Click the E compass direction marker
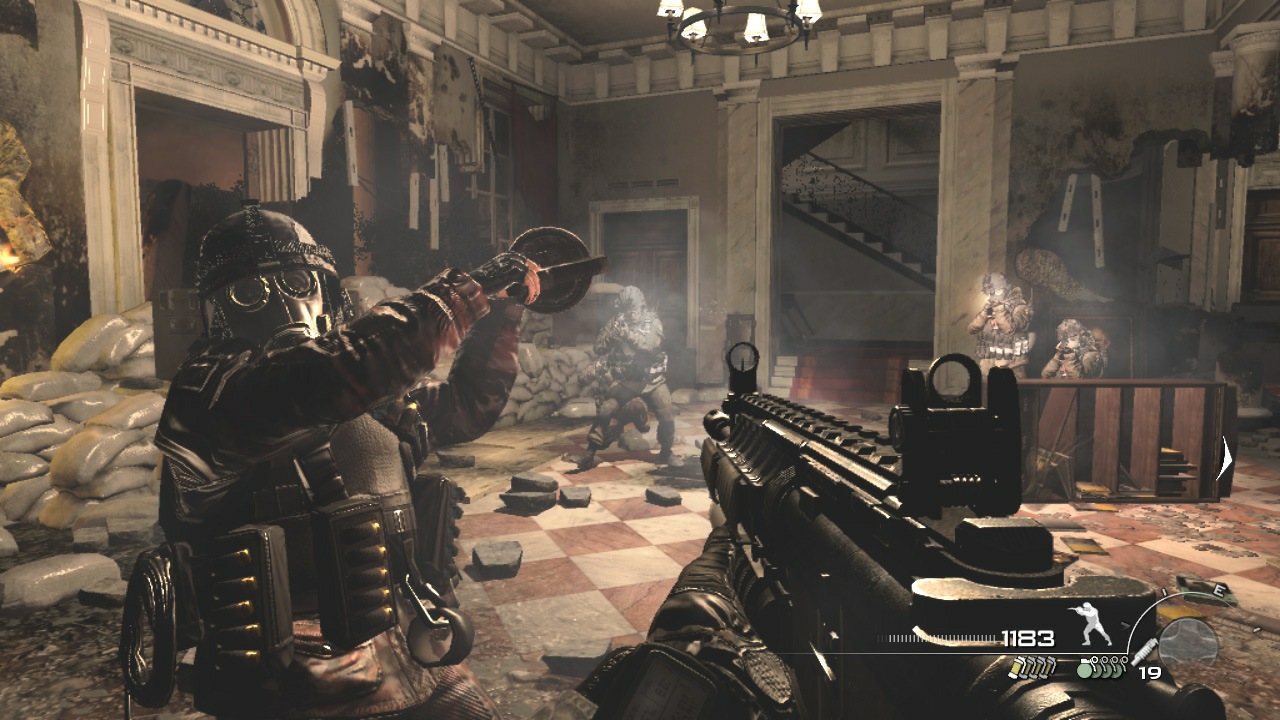Image resolution: width=1280 pixels, height=720 pixels. [x=1219, y=591]
